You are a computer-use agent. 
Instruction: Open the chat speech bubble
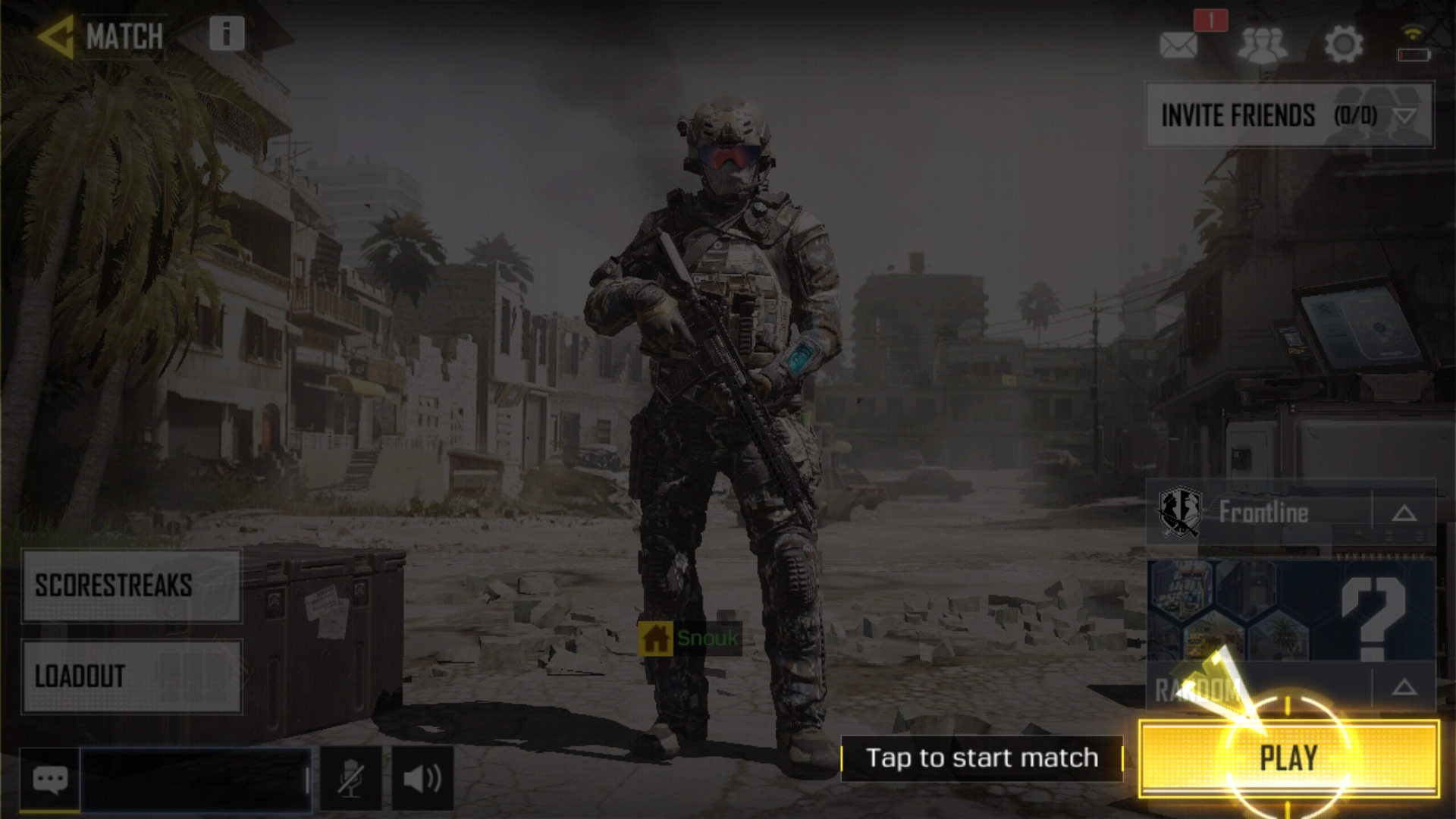pyautogui.click(x=50, y=779)
